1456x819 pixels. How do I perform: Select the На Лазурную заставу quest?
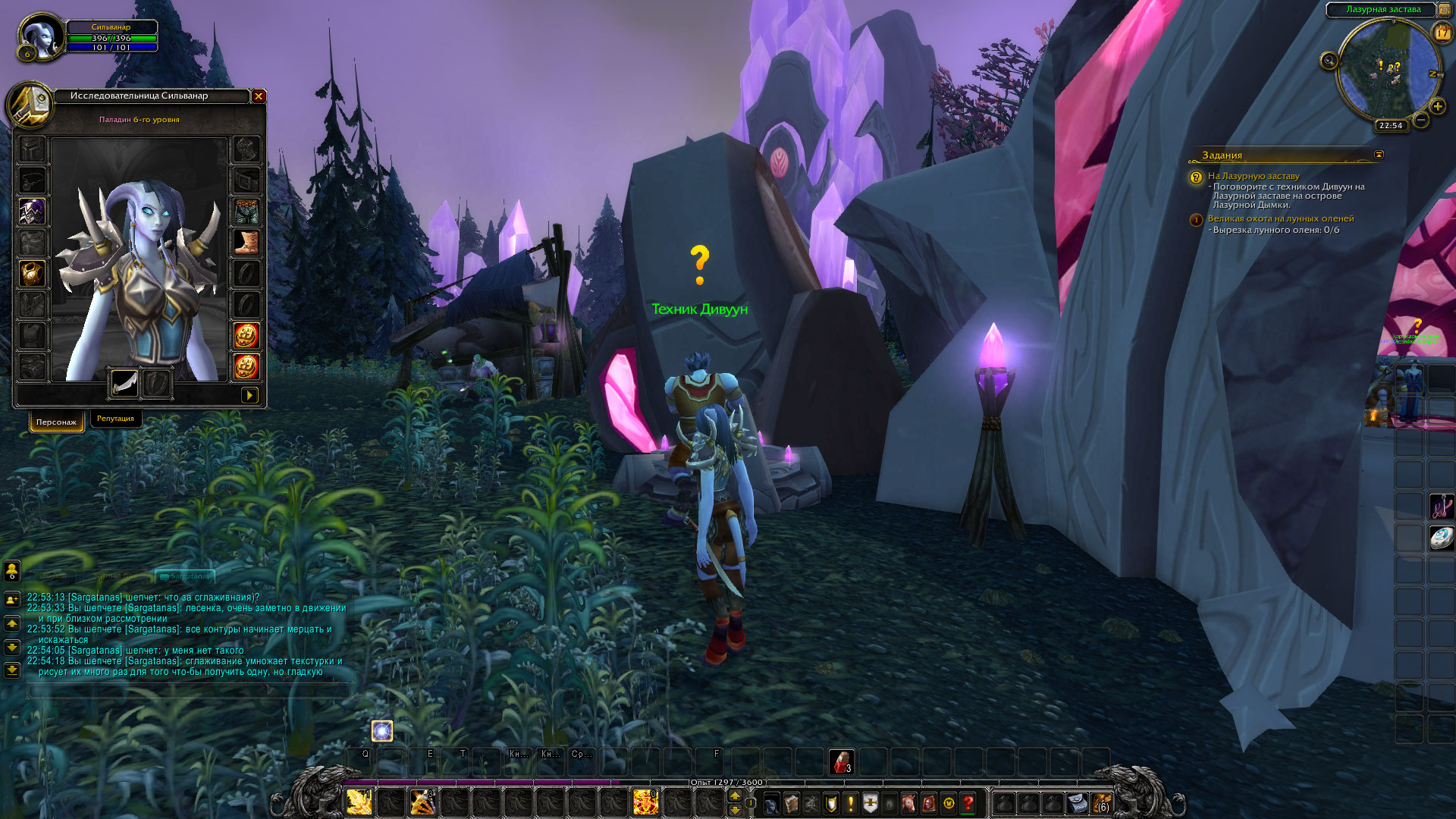(1253, 176)
